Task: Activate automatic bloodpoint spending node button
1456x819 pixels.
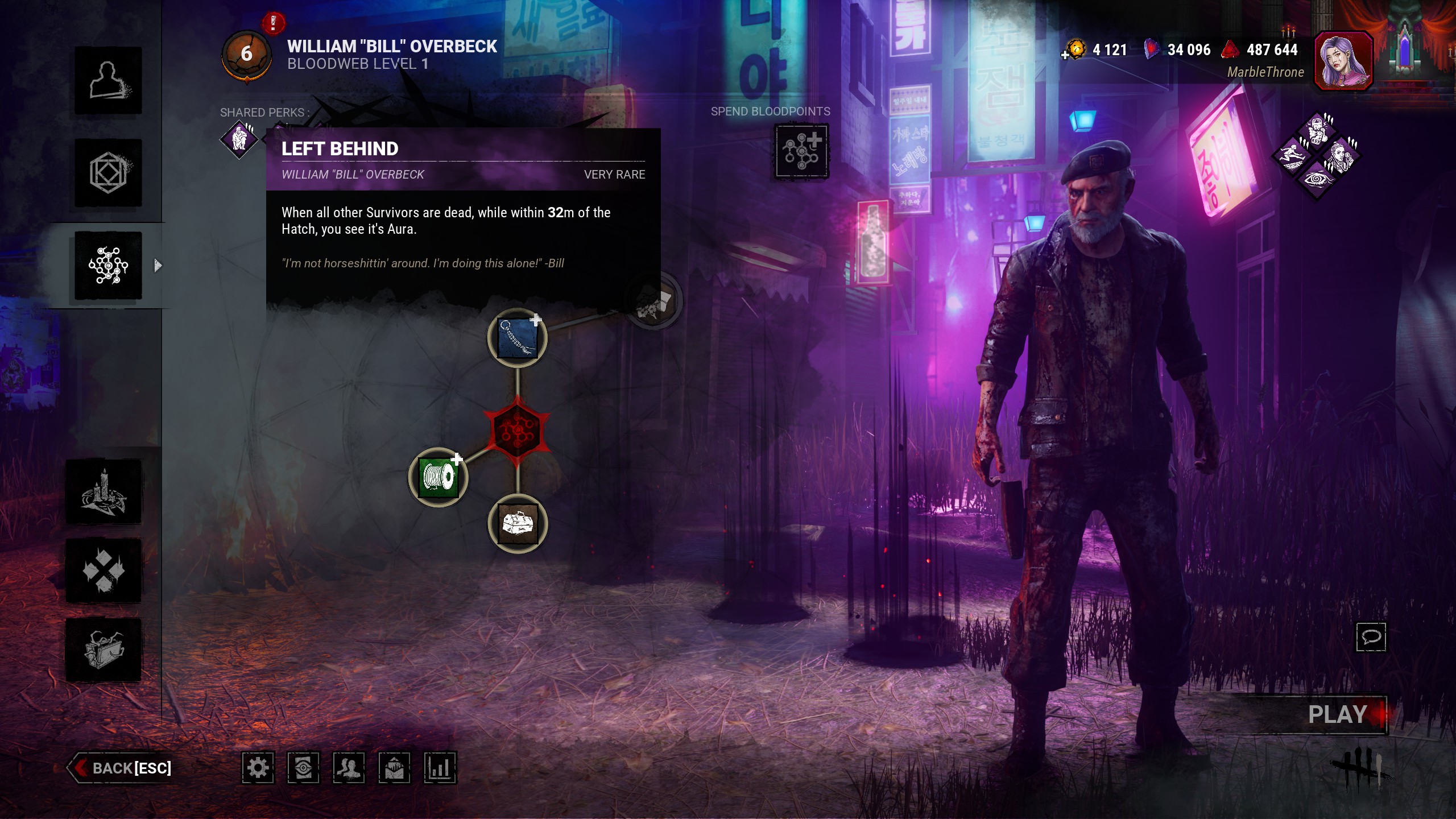Action: [x=801, y=152]
